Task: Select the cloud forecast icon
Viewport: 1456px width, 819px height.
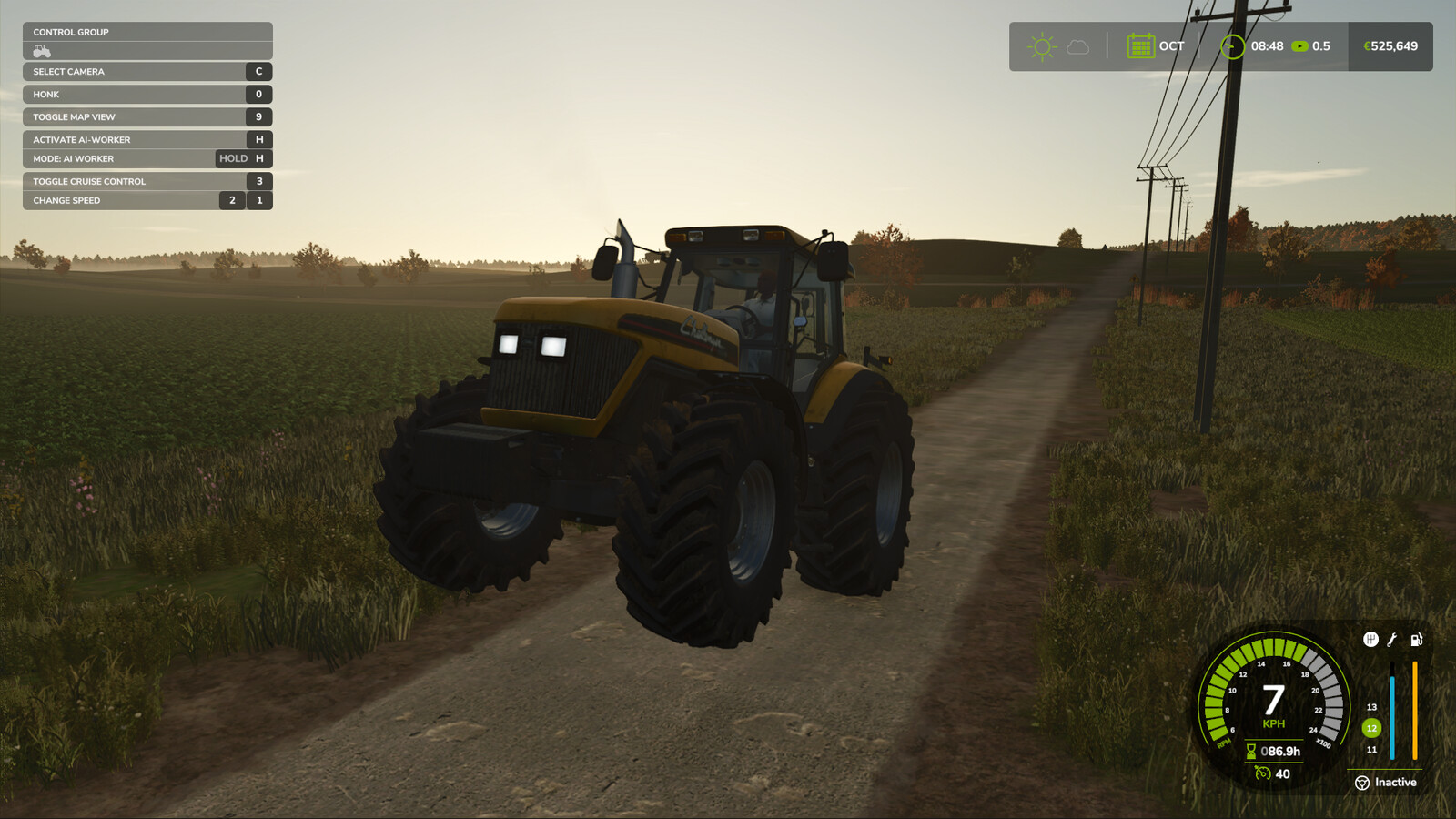Action: (x=1077, y=47)
